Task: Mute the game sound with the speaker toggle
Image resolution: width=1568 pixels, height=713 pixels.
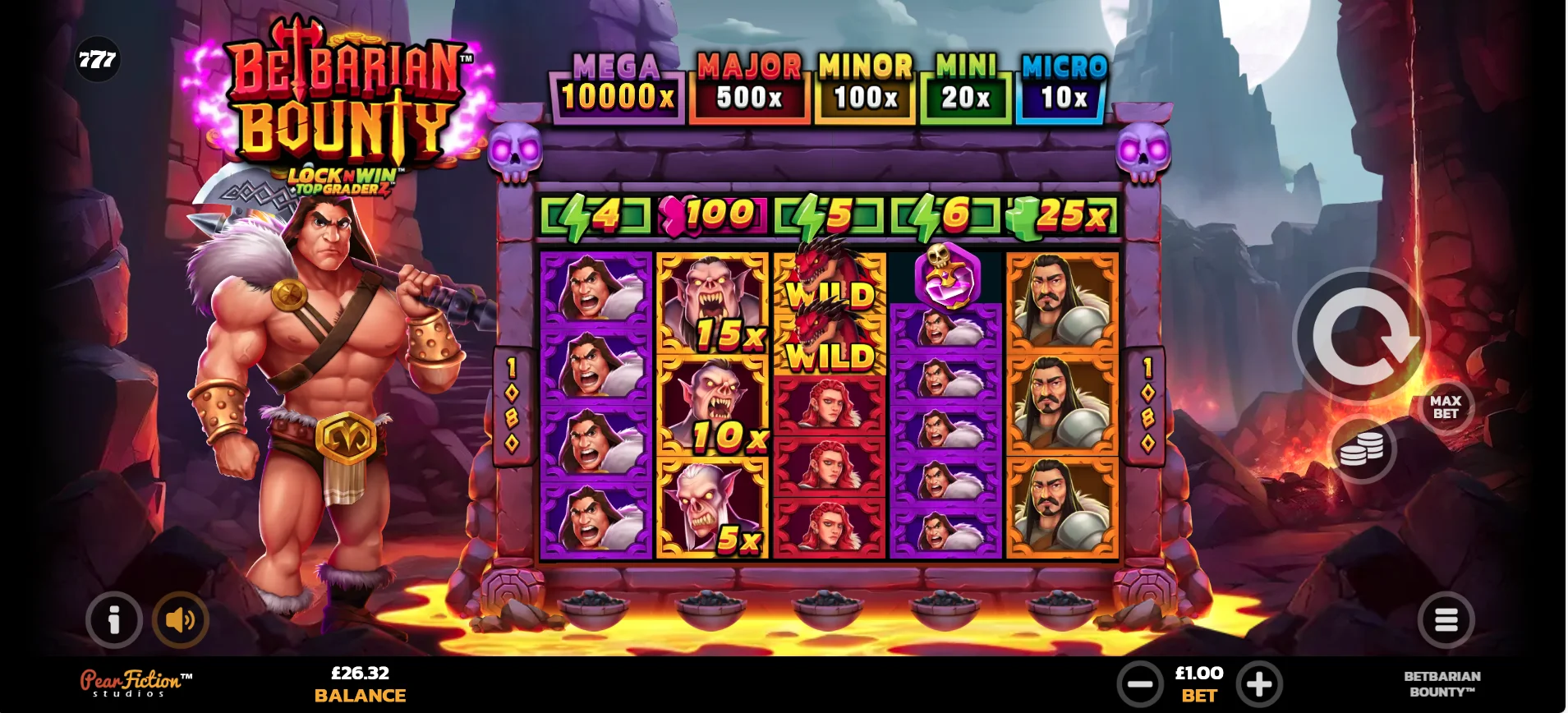Action: (x=181, y=620)
